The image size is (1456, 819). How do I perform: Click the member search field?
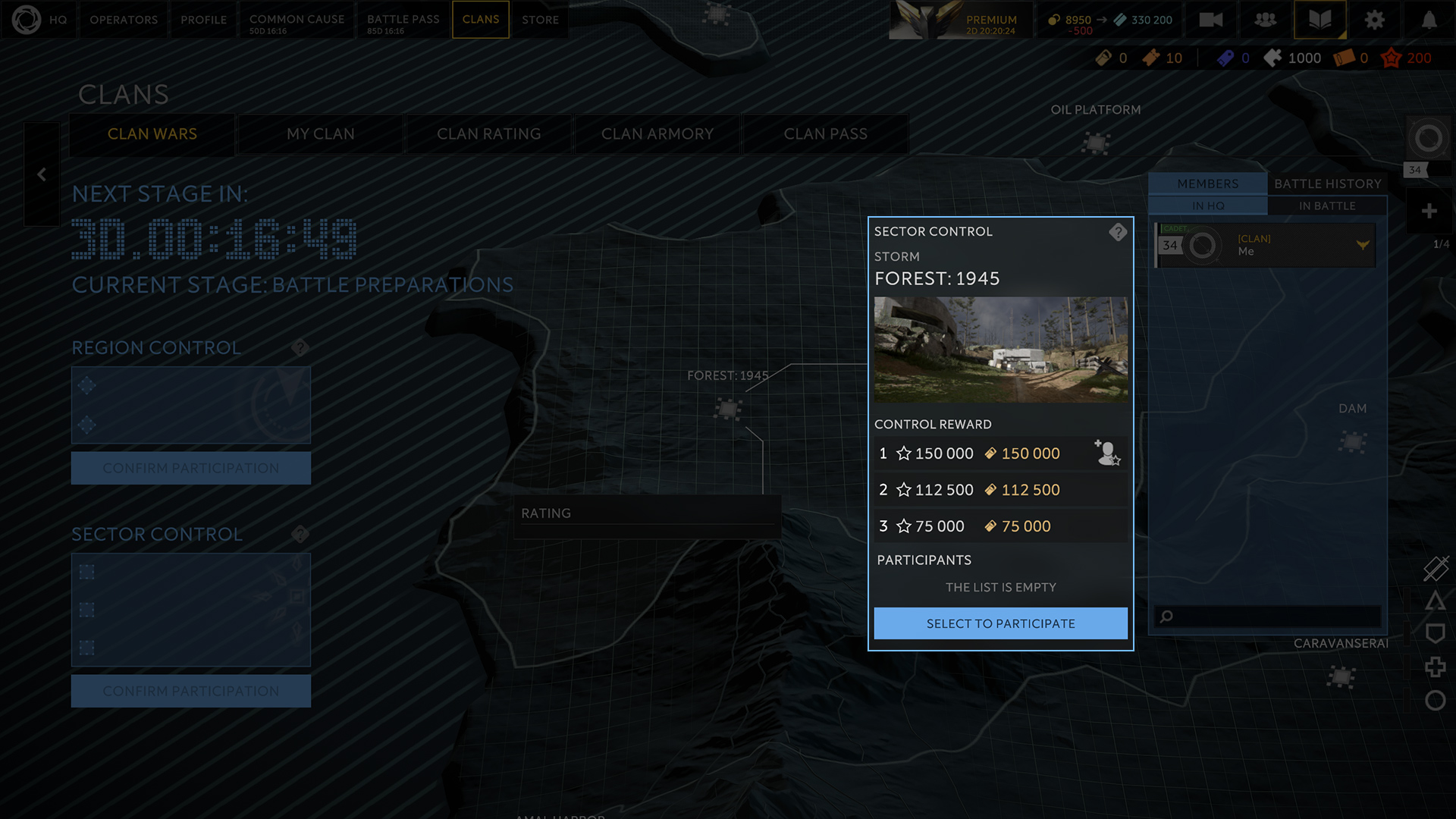(x=1274, y=617)
